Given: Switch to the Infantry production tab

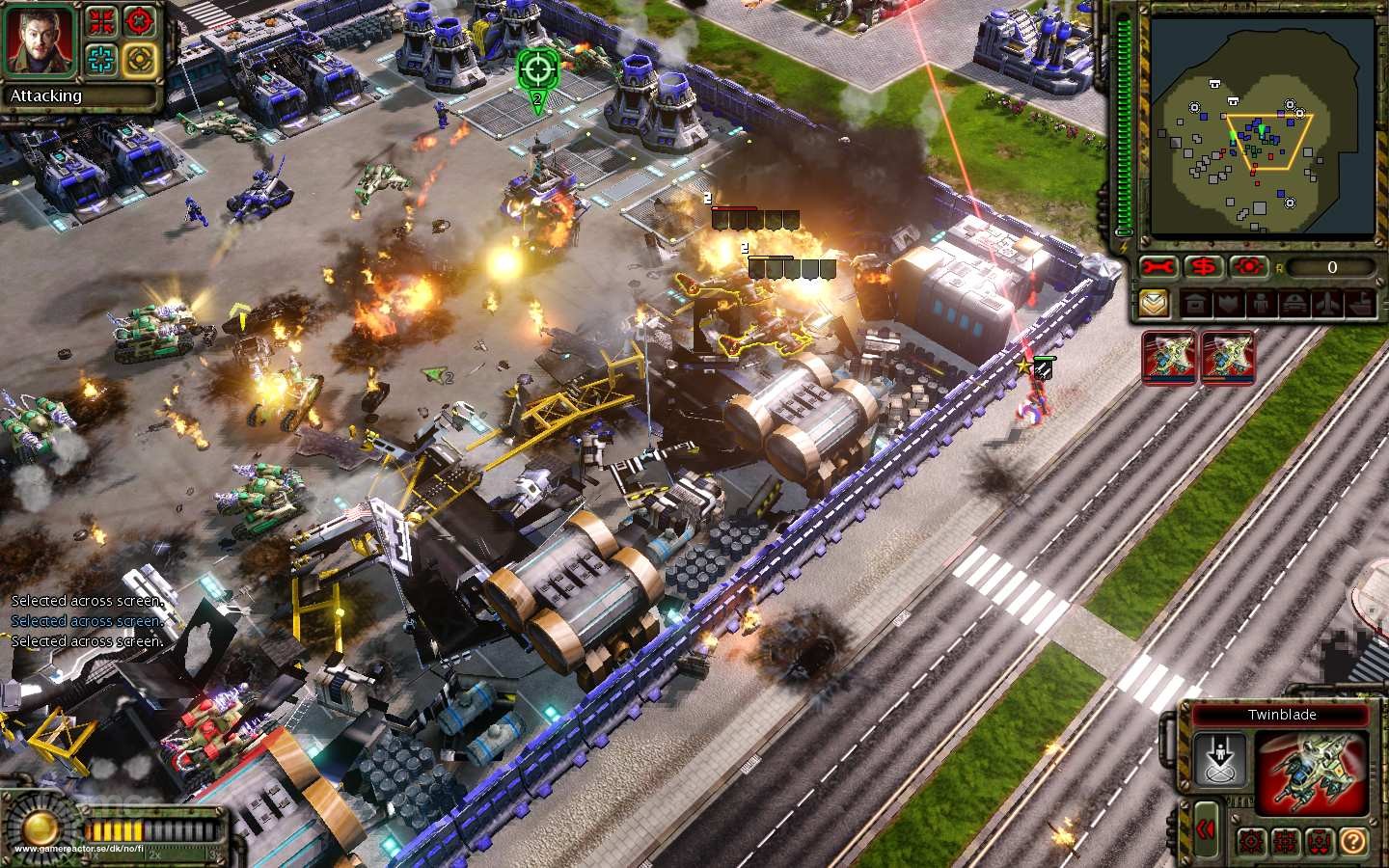Looking at the screenshot, I should 1262,302.
